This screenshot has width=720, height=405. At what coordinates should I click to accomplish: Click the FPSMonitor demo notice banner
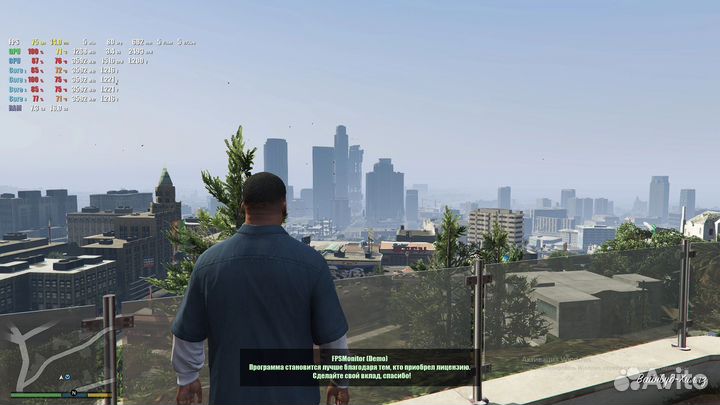click(357, 367)
